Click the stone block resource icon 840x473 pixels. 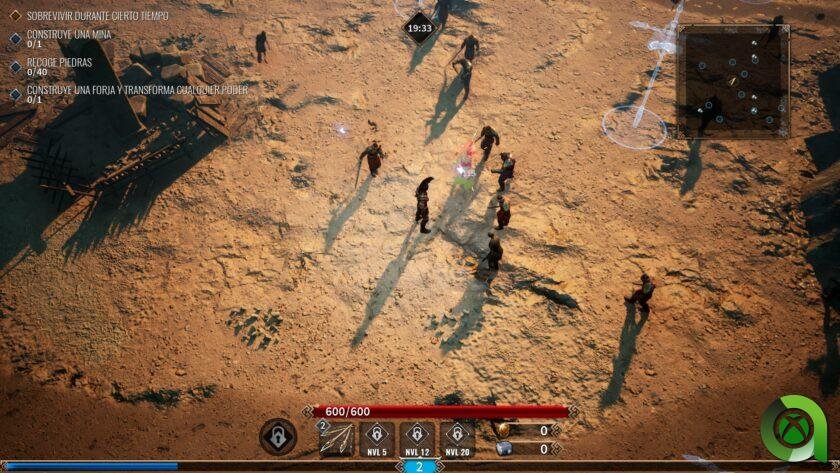pyautogui.click(x=503, y=449)
